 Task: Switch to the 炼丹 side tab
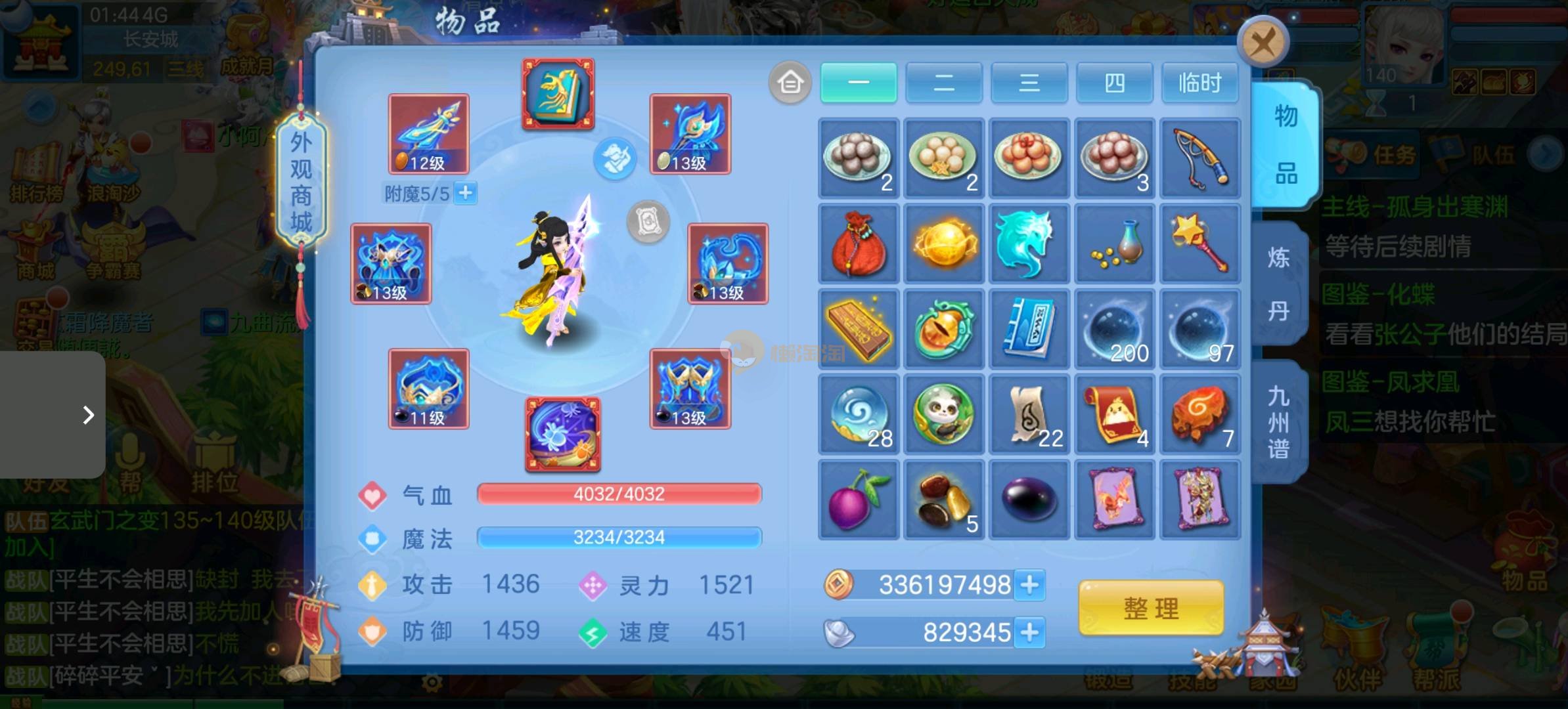(1278, 284)
